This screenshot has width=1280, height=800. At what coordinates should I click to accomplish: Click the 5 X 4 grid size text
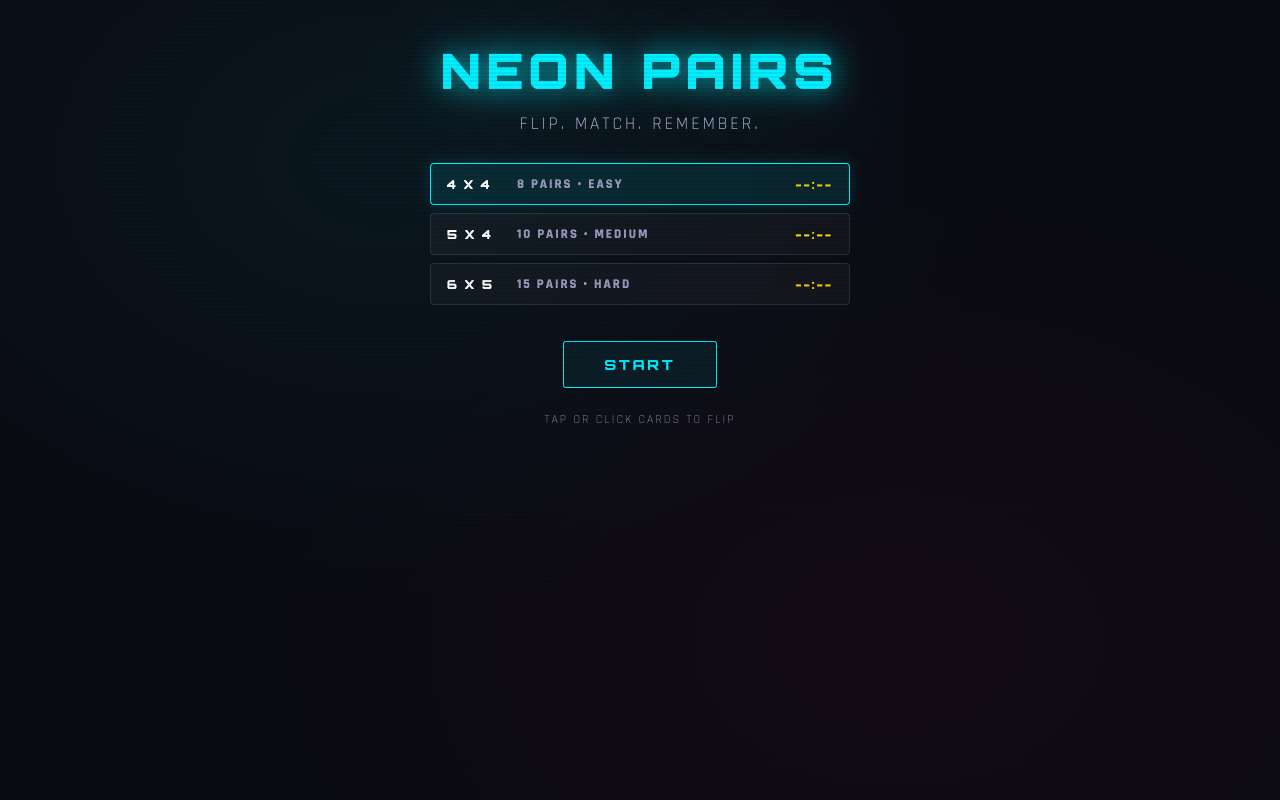[469, 234]
